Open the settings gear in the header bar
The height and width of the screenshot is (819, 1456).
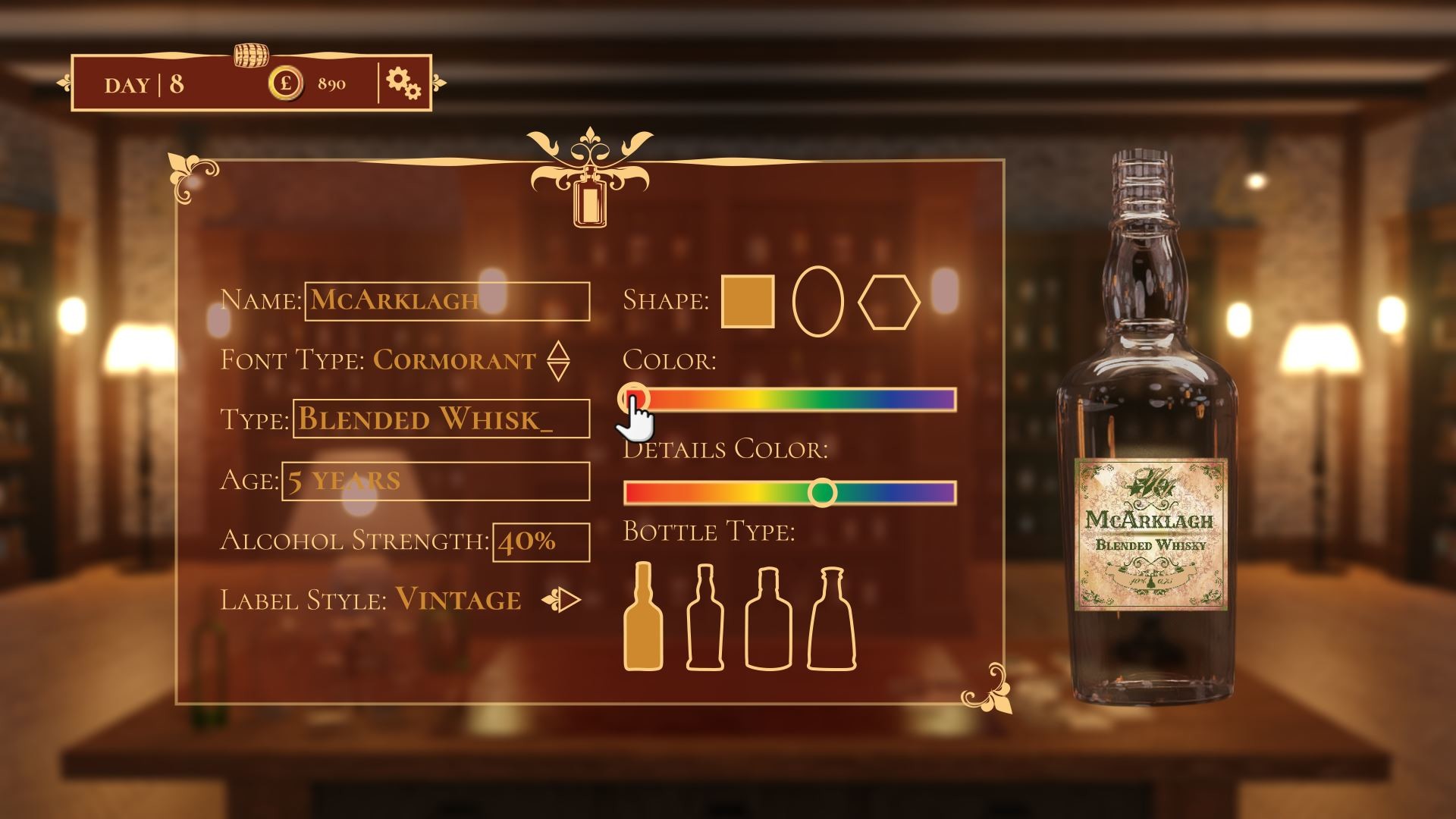[403, 83]
